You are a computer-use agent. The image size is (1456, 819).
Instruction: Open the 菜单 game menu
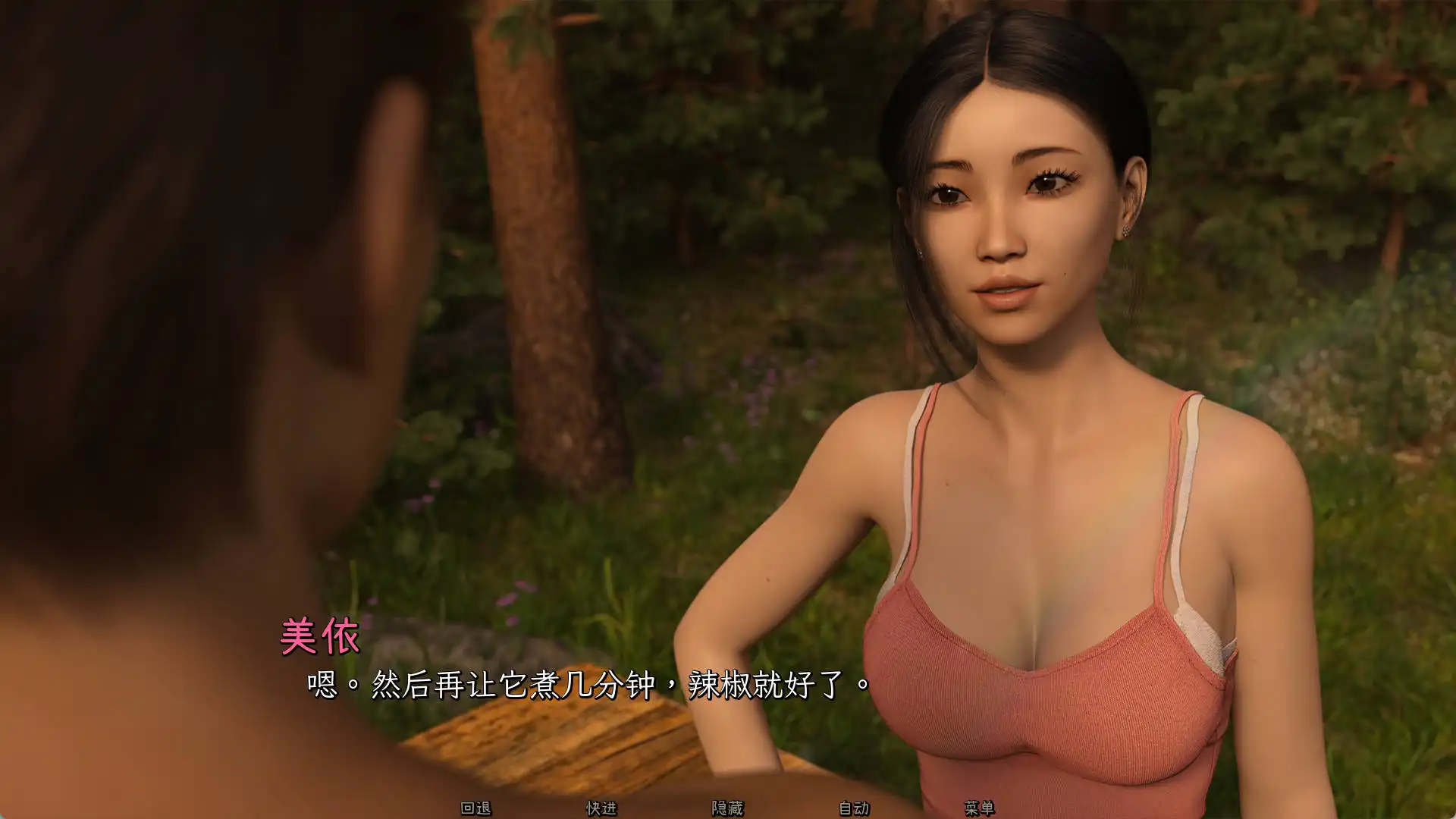coord(979,808)
